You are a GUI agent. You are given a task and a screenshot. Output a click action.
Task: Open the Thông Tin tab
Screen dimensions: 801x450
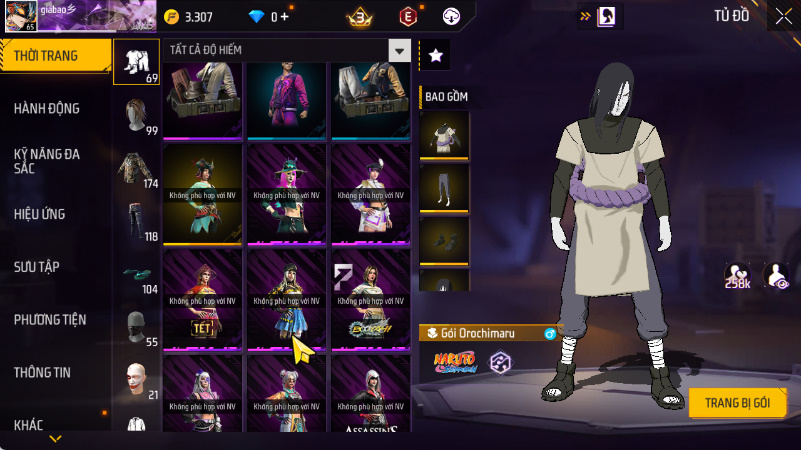[x=42, y=372]
